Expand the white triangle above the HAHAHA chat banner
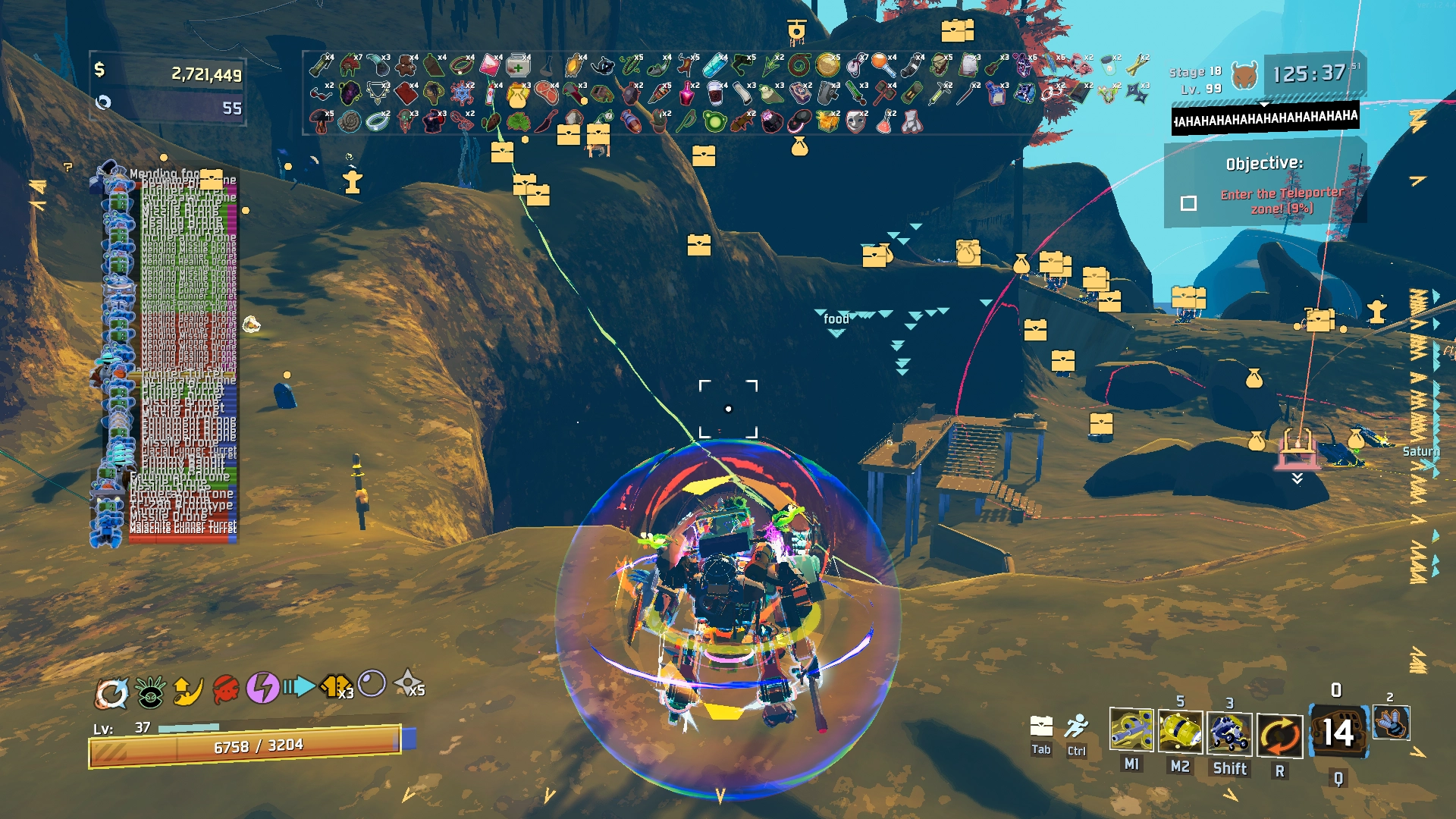Image resolution: width=1456 pixels, height=819 pixels. point(1263,106)
